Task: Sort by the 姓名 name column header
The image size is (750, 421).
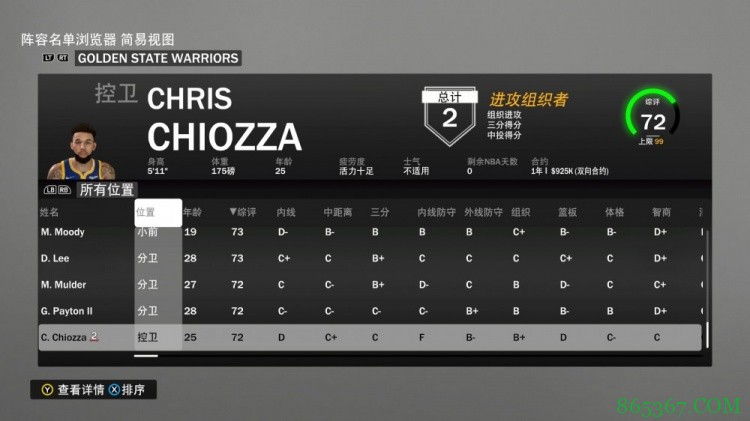Action: (x=49, y=212)
